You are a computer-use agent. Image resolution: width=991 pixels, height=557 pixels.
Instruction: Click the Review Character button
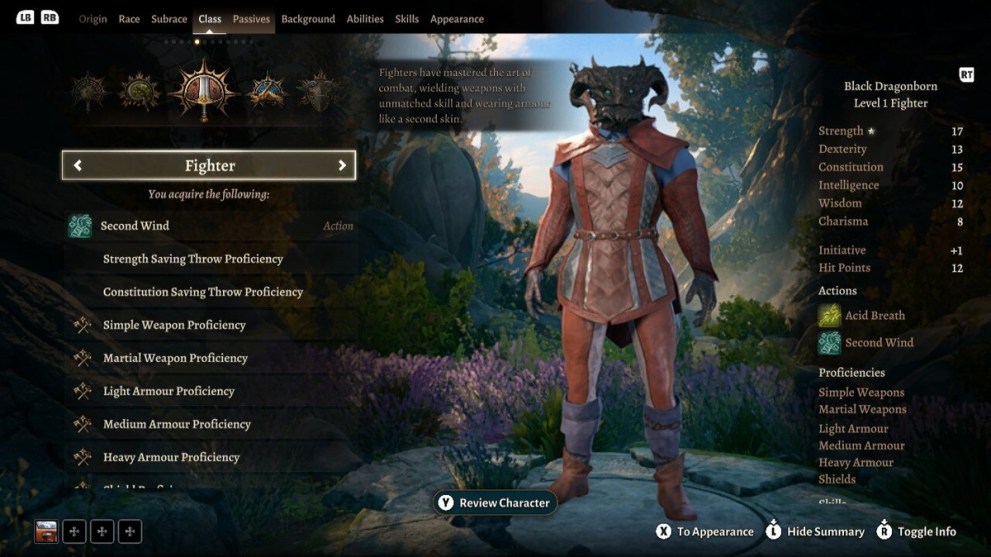click(x=494, y=503)
